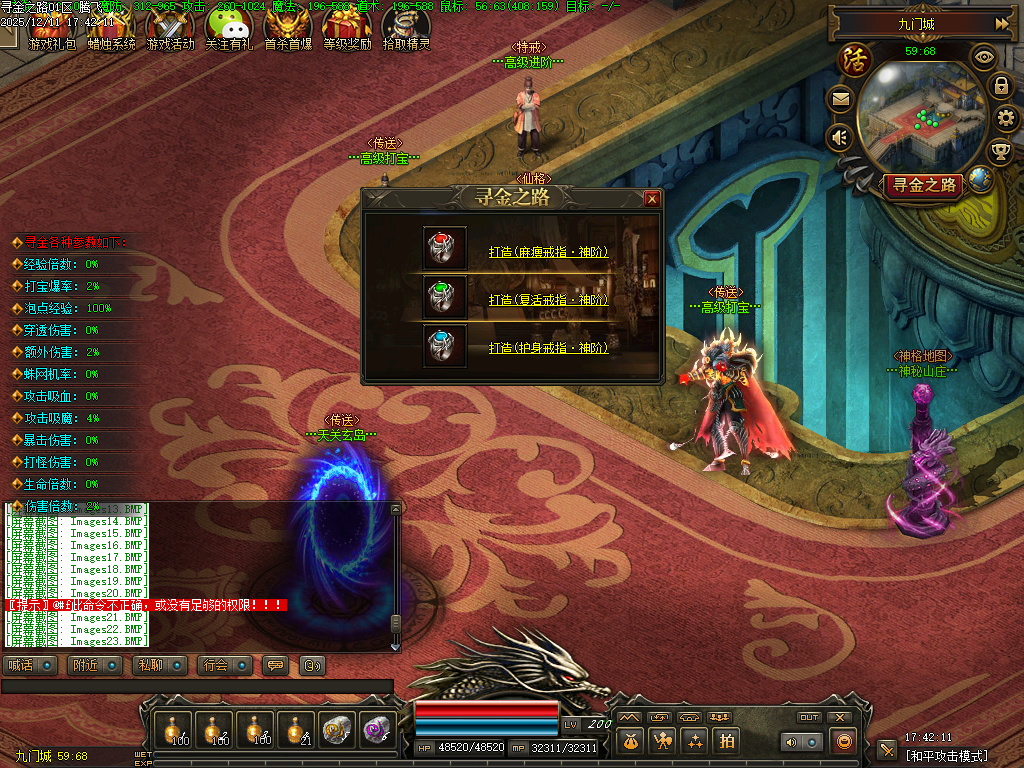Use the purple orb hotbar item
1024x768 pixels.
click(x=377, y=730)
